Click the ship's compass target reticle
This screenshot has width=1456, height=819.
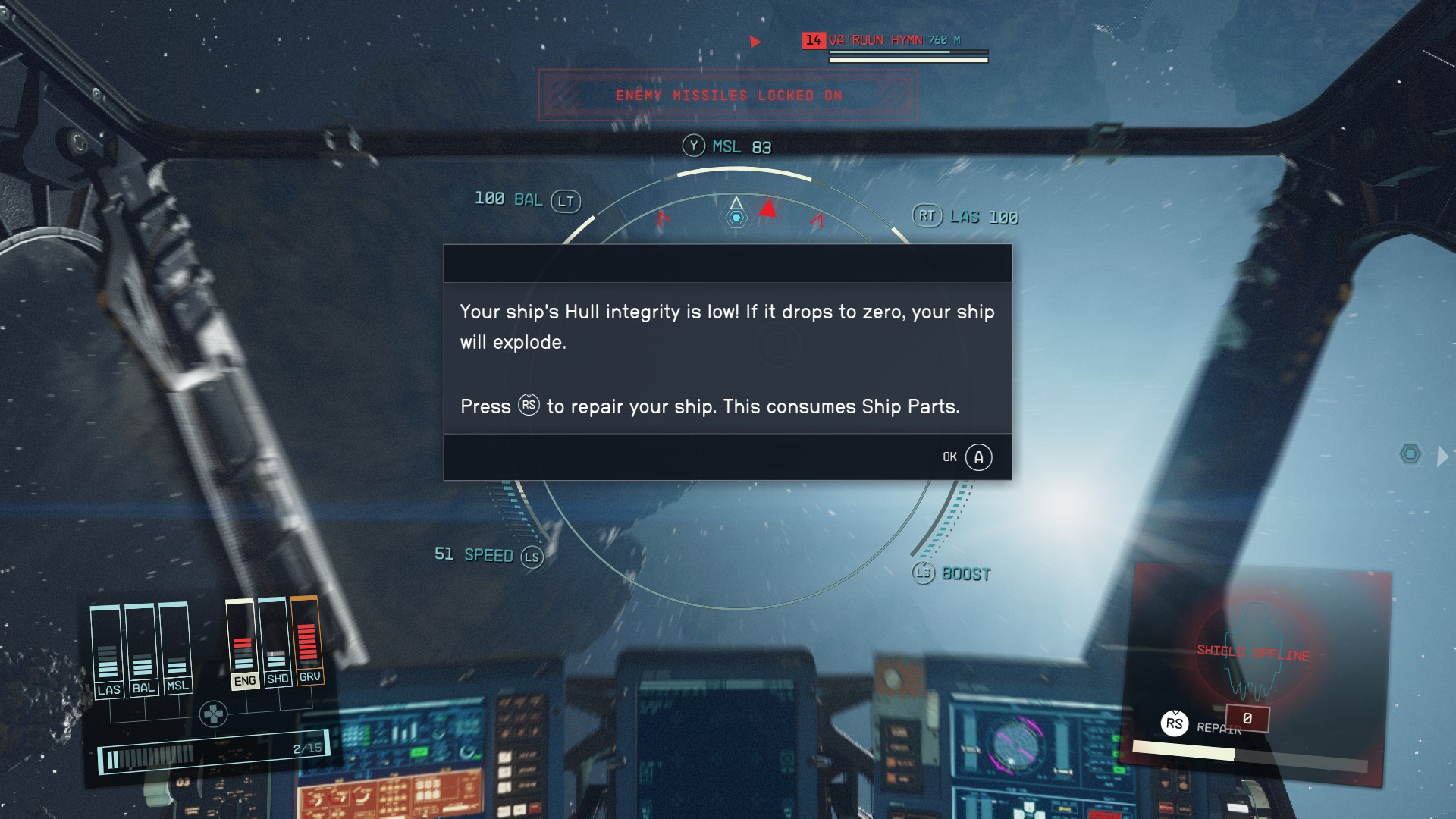(x=734, y=215)
